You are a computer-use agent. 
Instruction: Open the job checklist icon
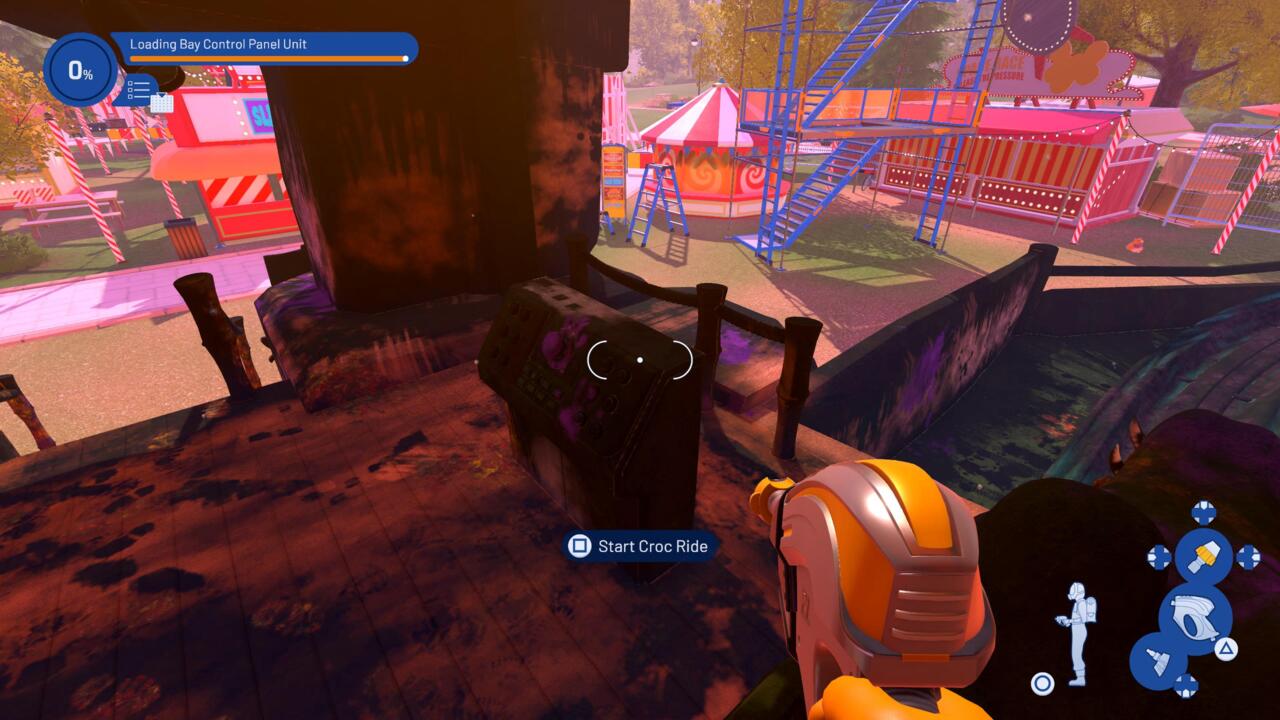(140, 92)
